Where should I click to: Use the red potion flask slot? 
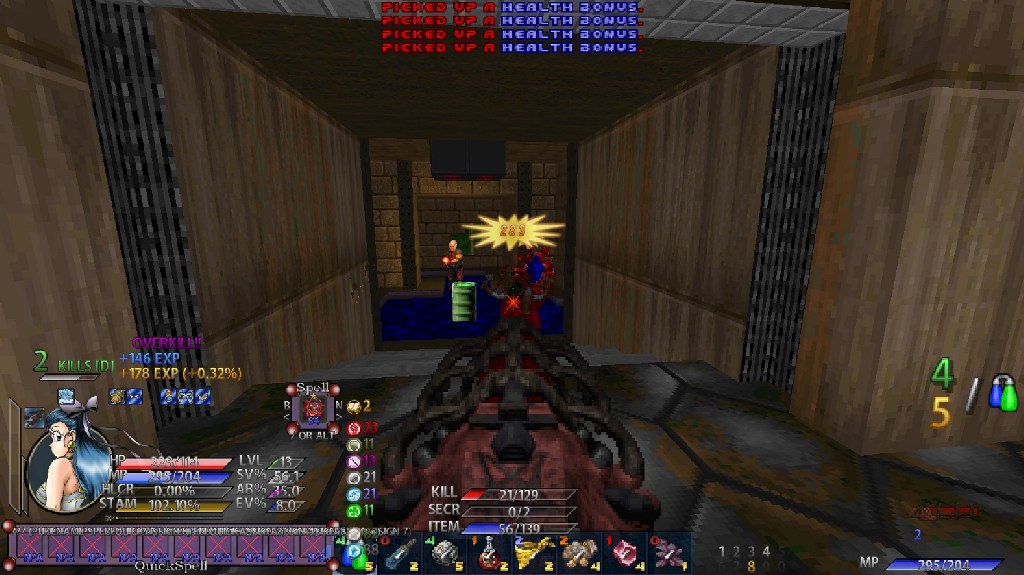tap(489, 553)
